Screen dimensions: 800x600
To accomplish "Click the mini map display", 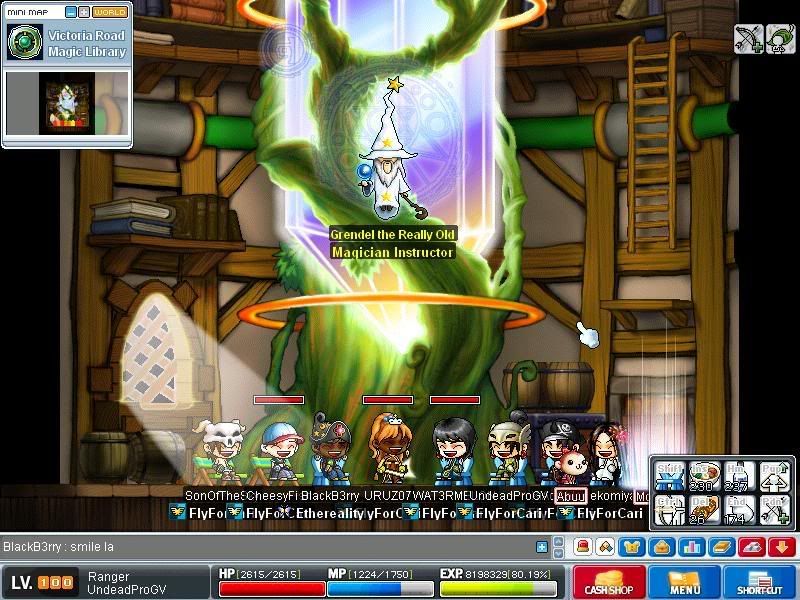I will [67, 103].
